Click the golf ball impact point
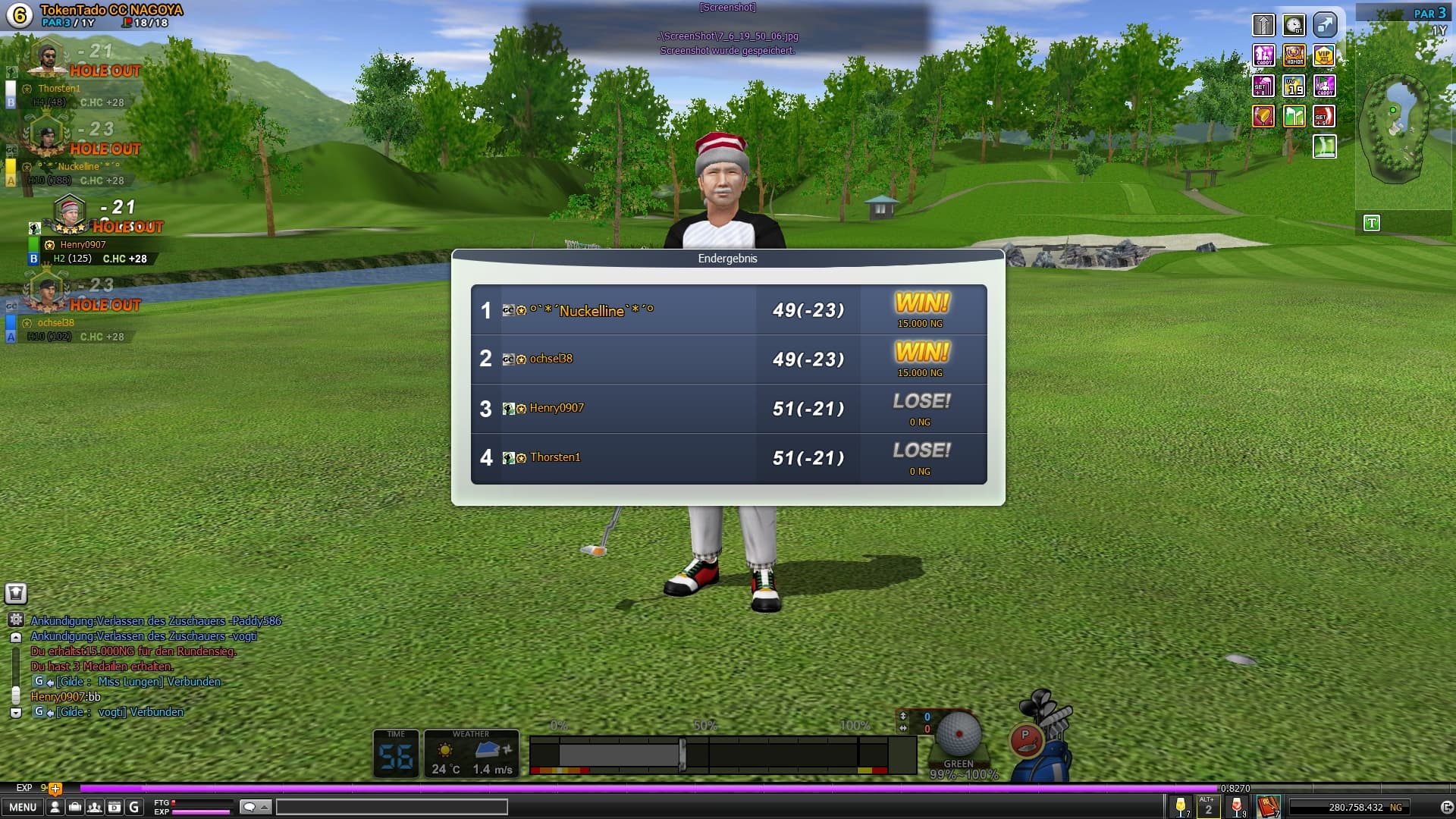Image resolution: width=1456 pixels, height=819 pixels. 959,734
